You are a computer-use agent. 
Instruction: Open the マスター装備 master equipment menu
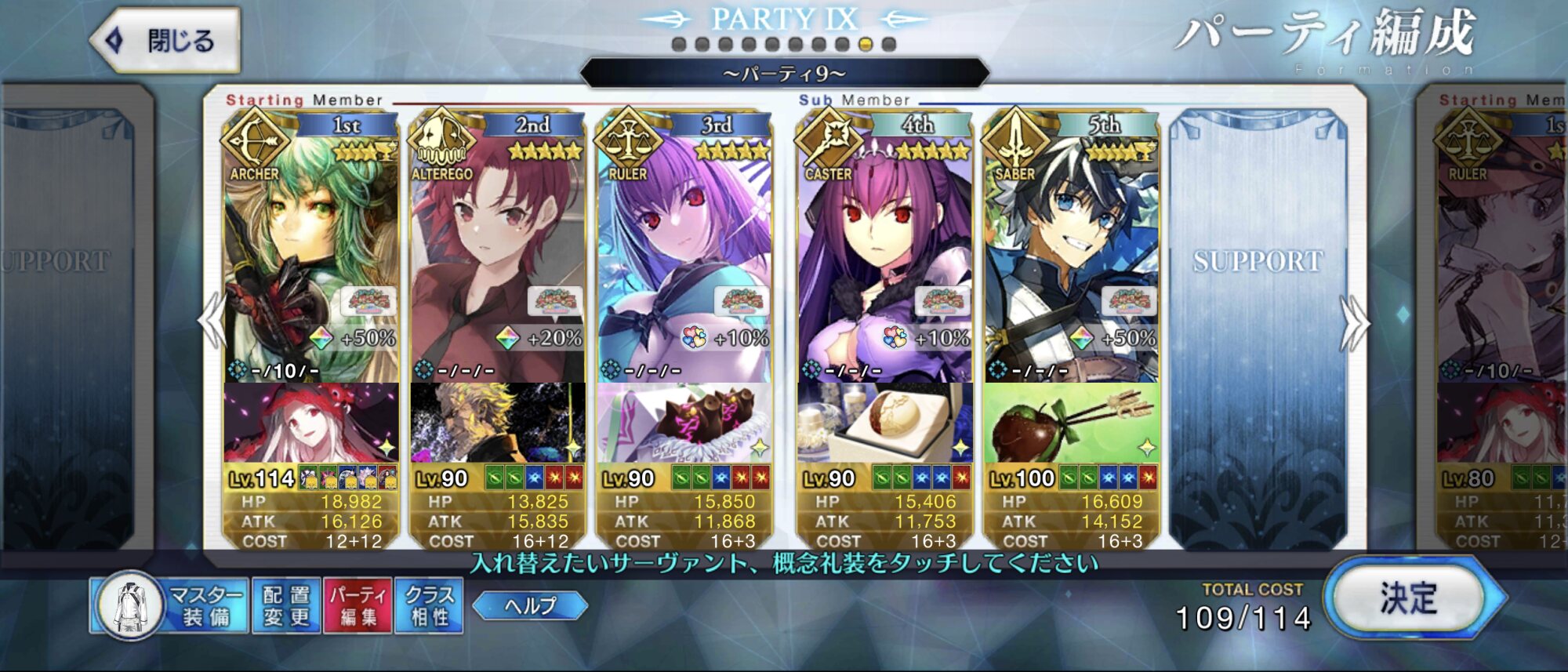(x=171, y=605)
